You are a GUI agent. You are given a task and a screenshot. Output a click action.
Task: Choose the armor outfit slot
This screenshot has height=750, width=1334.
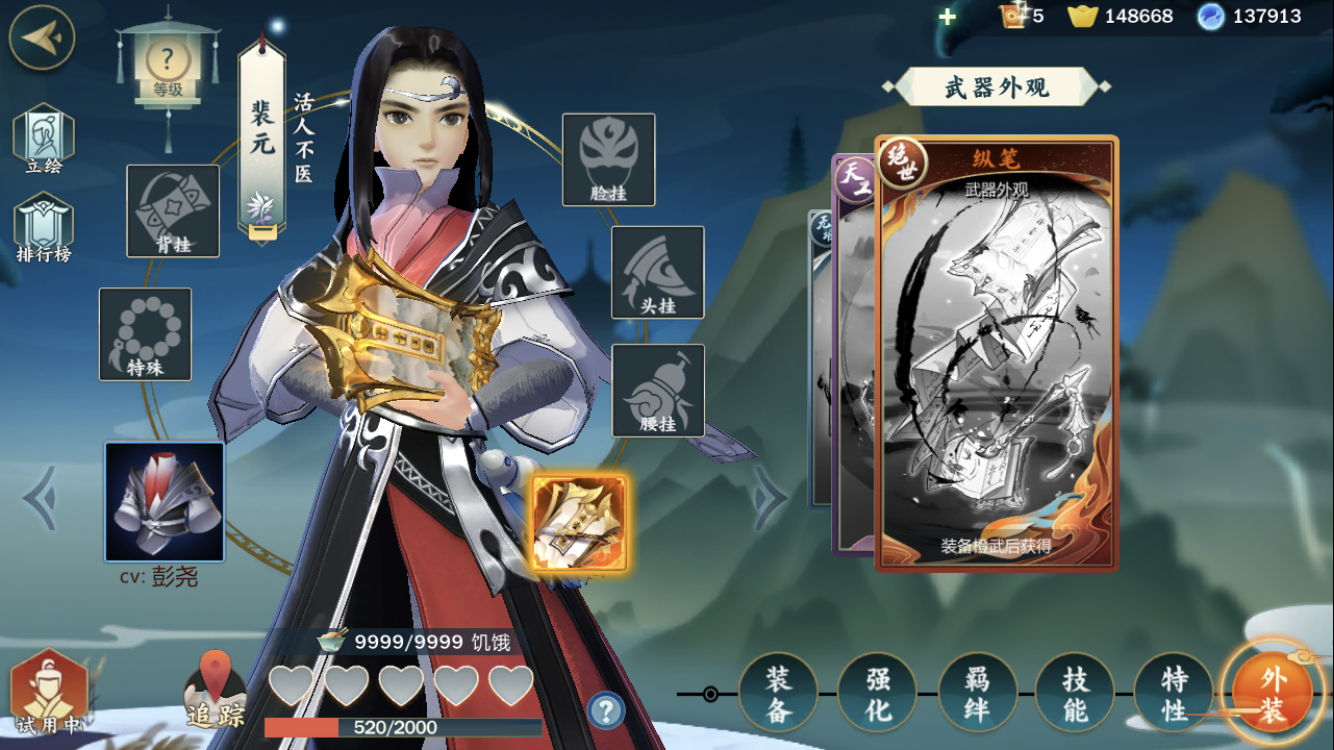click(164, 501)
